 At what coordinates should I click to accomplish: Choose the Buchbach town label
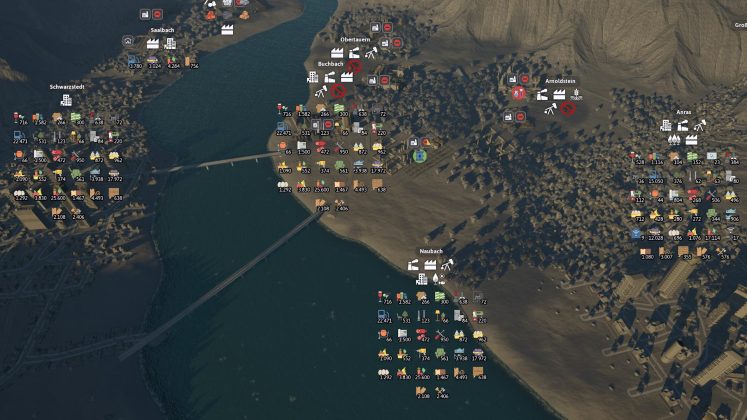coord(331,63)
